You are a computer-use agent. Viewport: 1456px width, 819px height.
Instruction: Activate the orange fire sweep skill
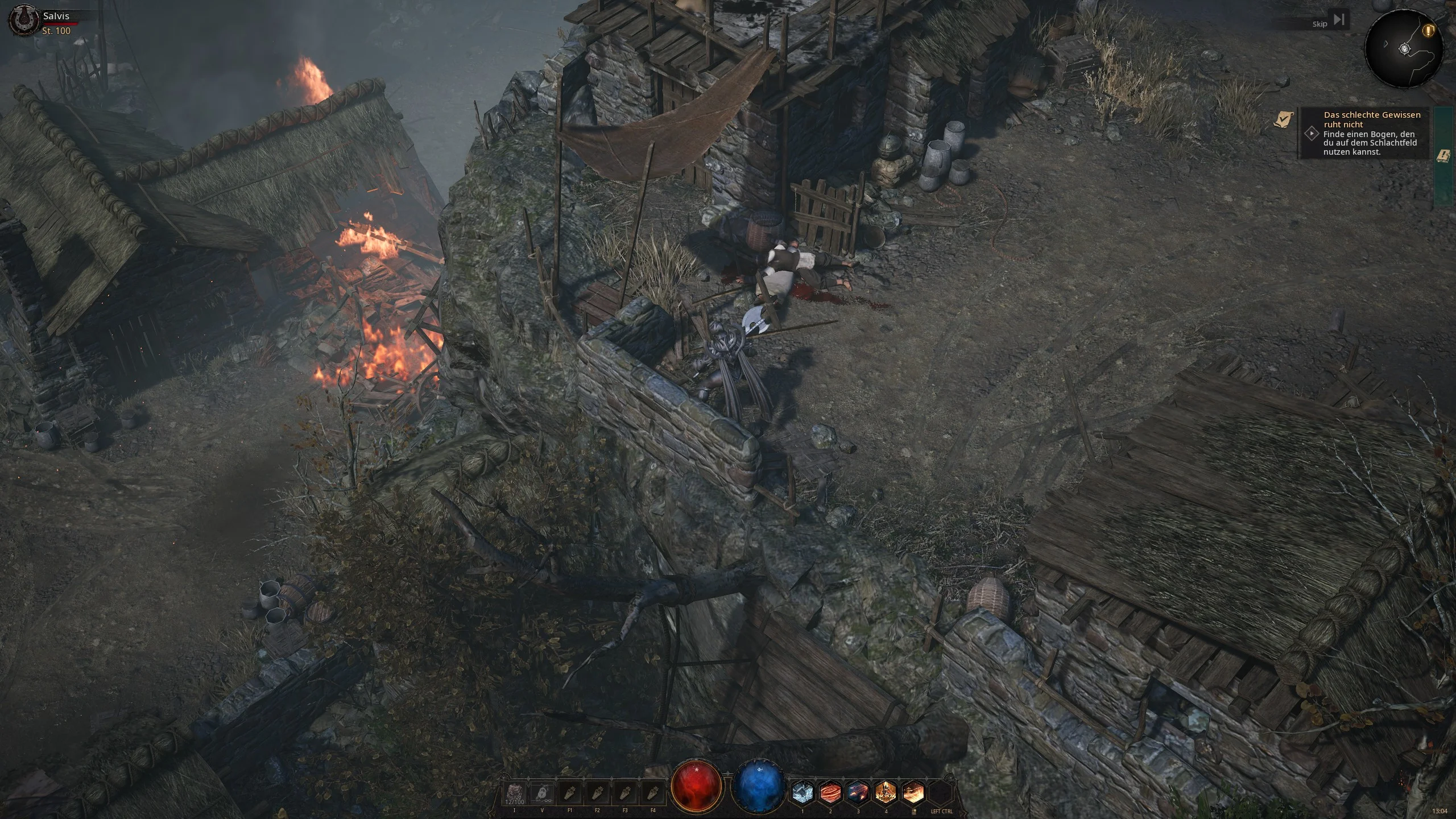coord(913,792)
